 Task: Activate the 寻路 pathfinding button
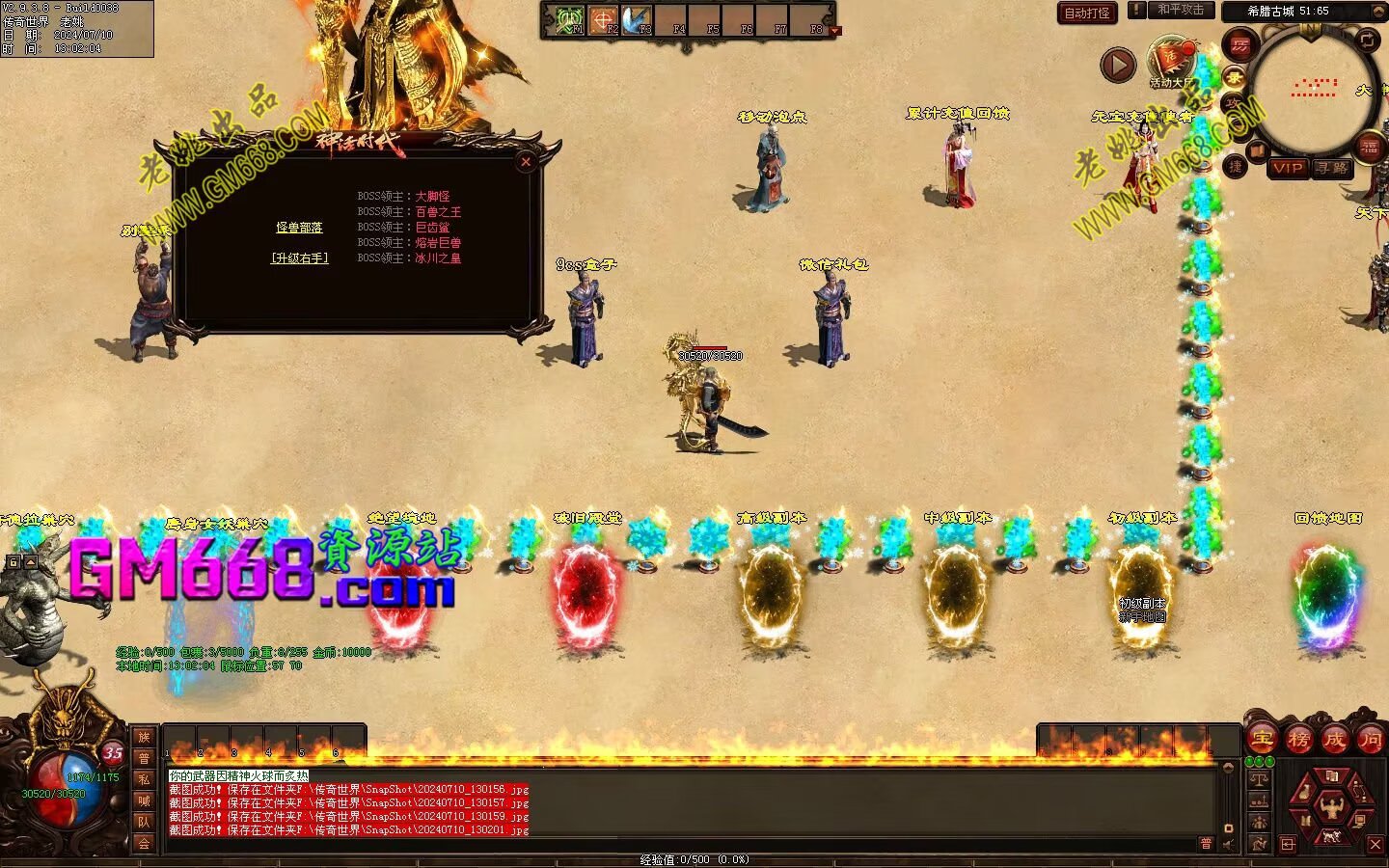click(x=1332, y=168)
